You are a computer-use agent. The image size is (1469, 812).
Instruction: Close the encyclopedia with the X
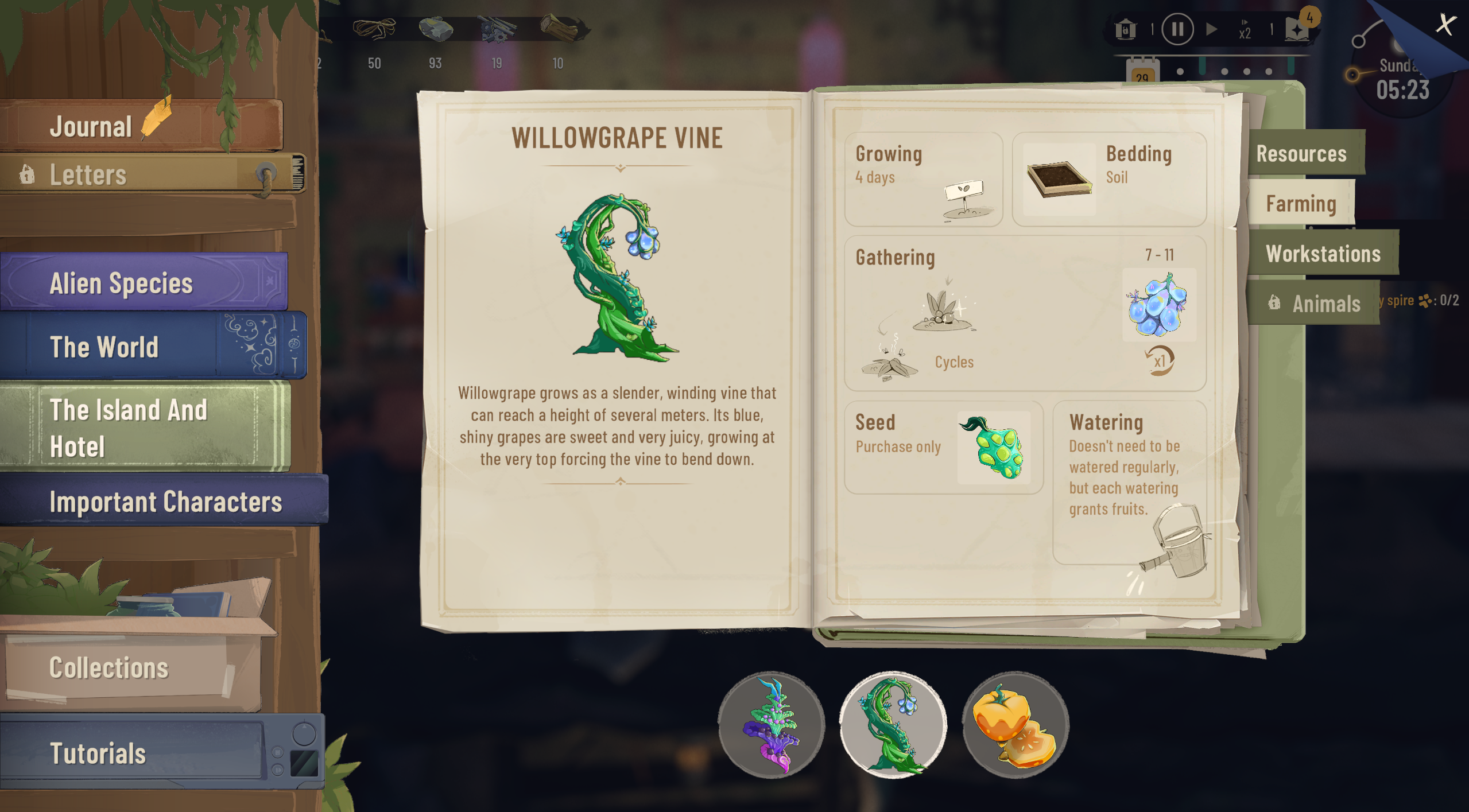1445,24
